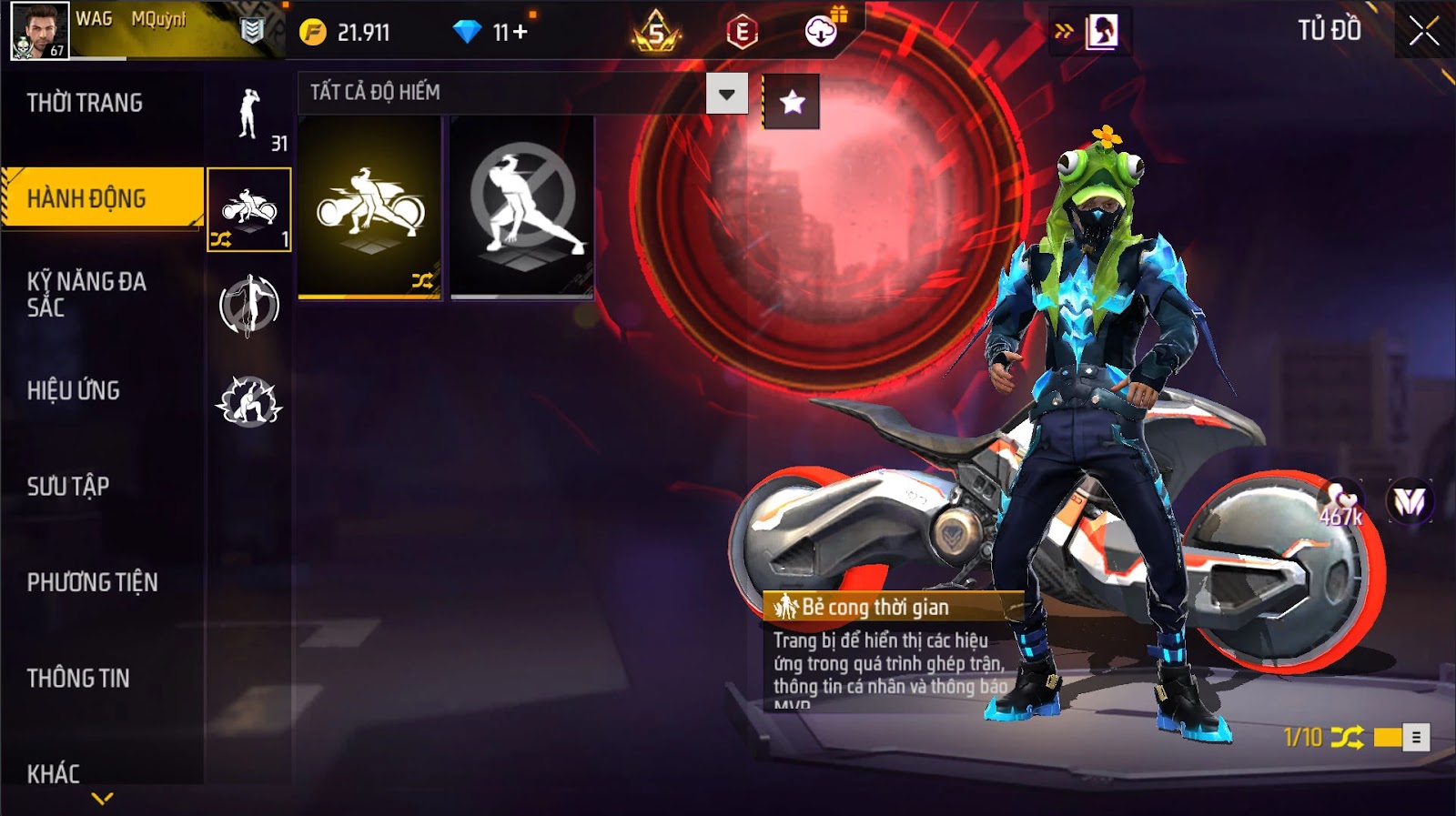Go to the Sưu Tập tab
Viewport: 1456px width, 816px height.
coord(68,486)
